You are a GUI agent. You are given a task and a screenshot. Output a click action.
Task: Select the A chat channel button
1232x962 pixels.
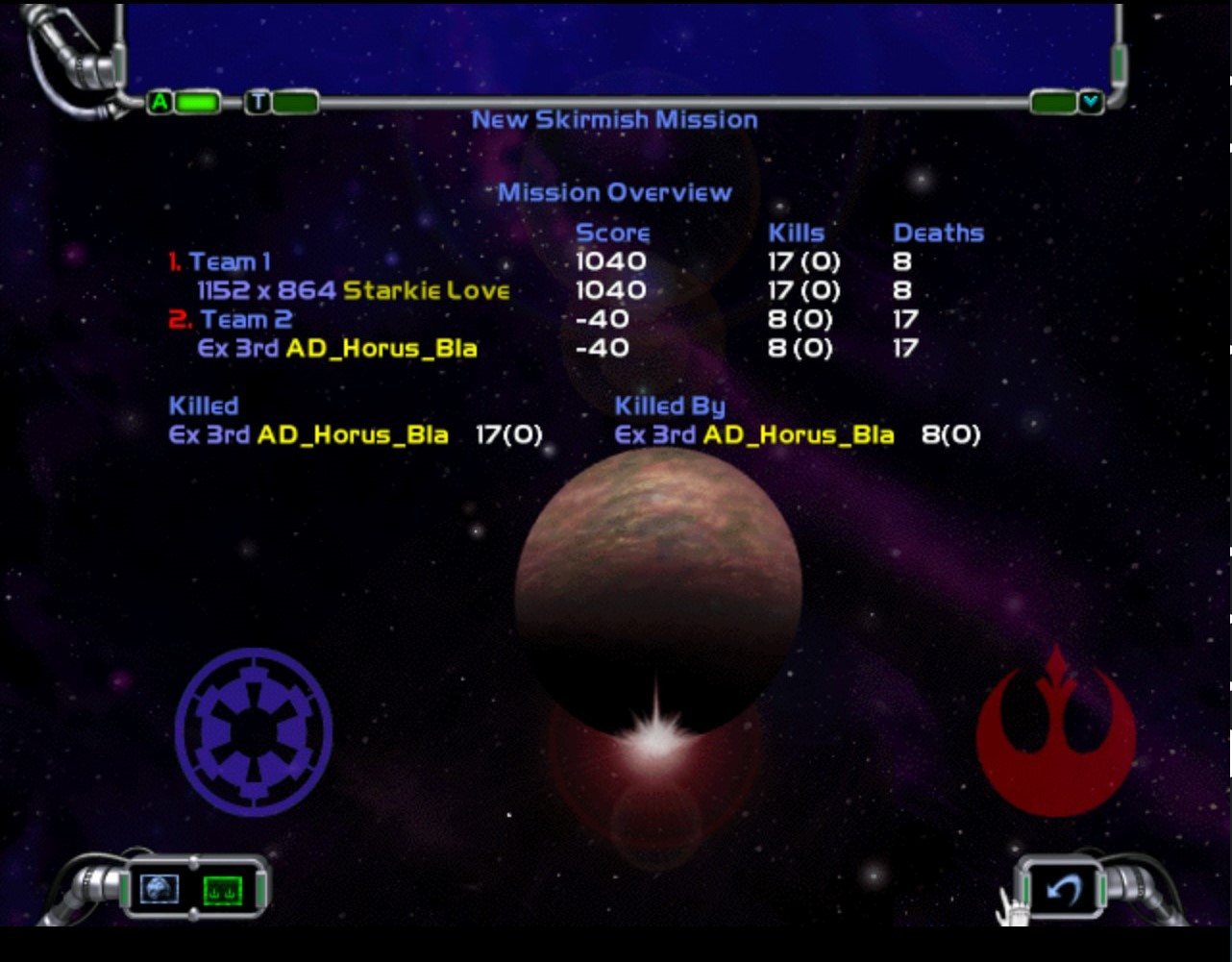pyautogui.click(x=160, y=102)
